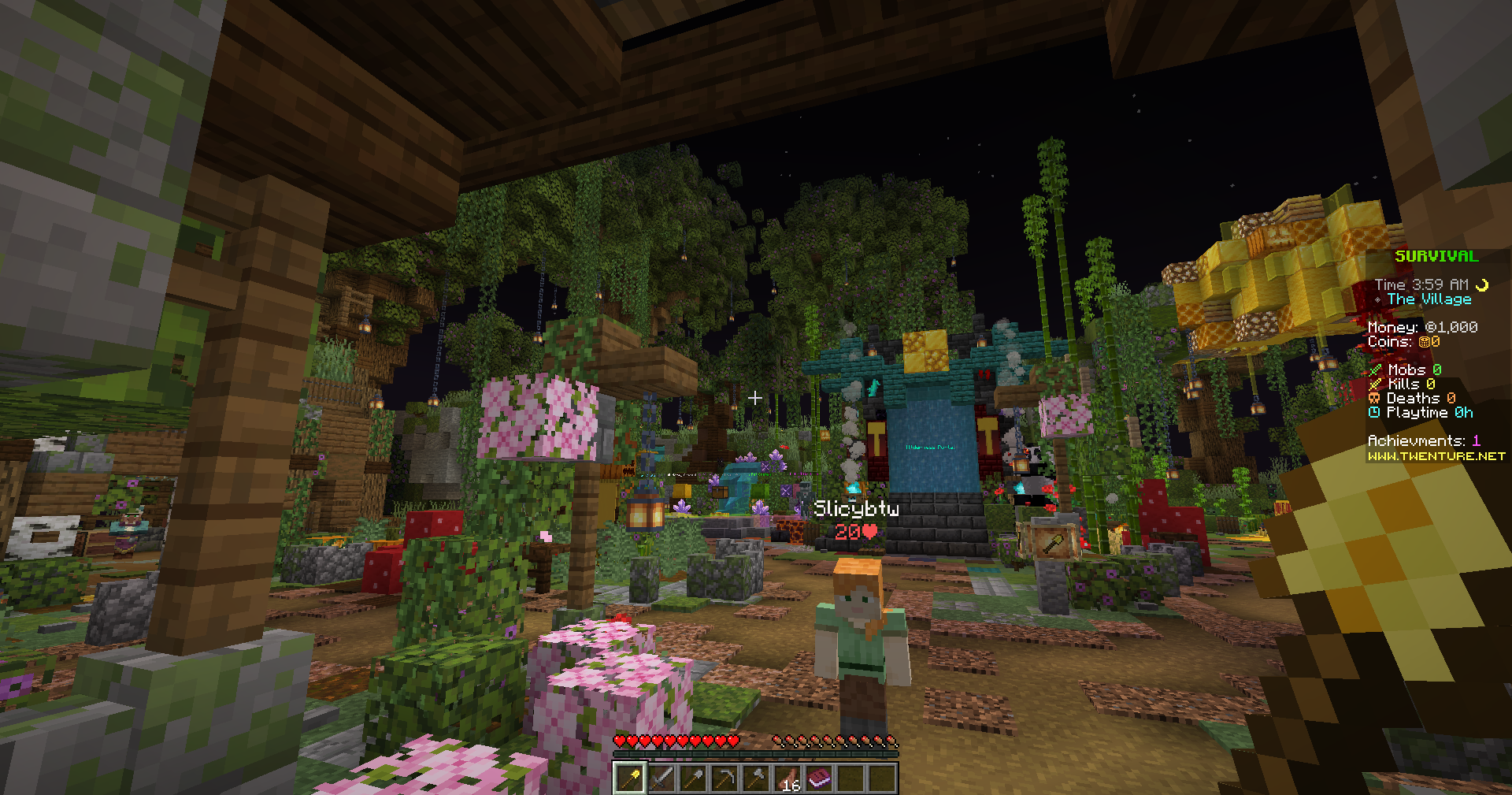Select the hoe in the hotbar

pos(724,778)
